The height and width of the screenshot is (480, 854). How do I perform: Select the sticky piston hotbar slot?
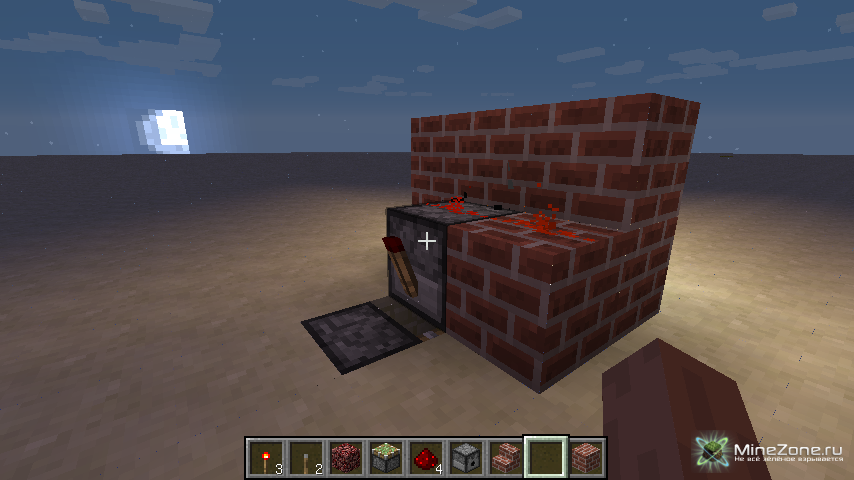387,457
